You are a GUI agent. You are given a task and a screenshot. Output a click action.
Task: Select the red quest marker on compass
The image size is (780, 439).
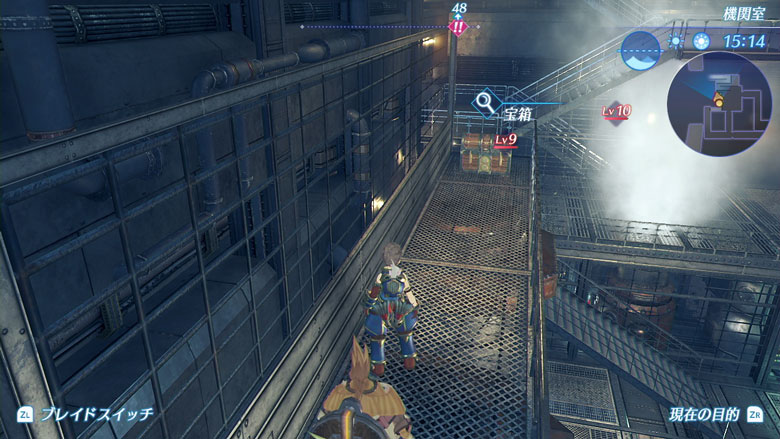pos(458,27)
